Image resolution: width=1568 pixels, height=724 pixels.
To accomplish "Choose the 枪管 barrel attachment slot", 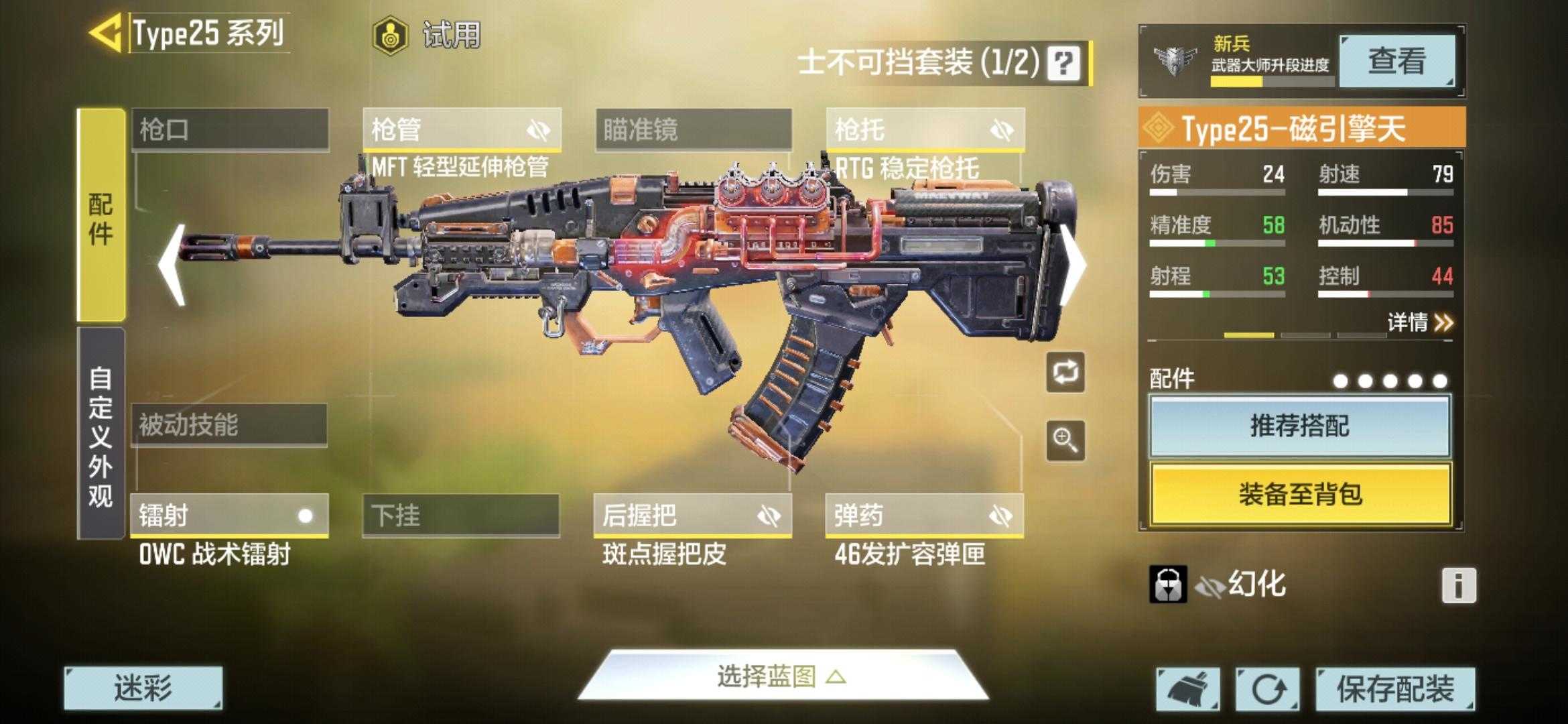I will (x=462, y=129).
